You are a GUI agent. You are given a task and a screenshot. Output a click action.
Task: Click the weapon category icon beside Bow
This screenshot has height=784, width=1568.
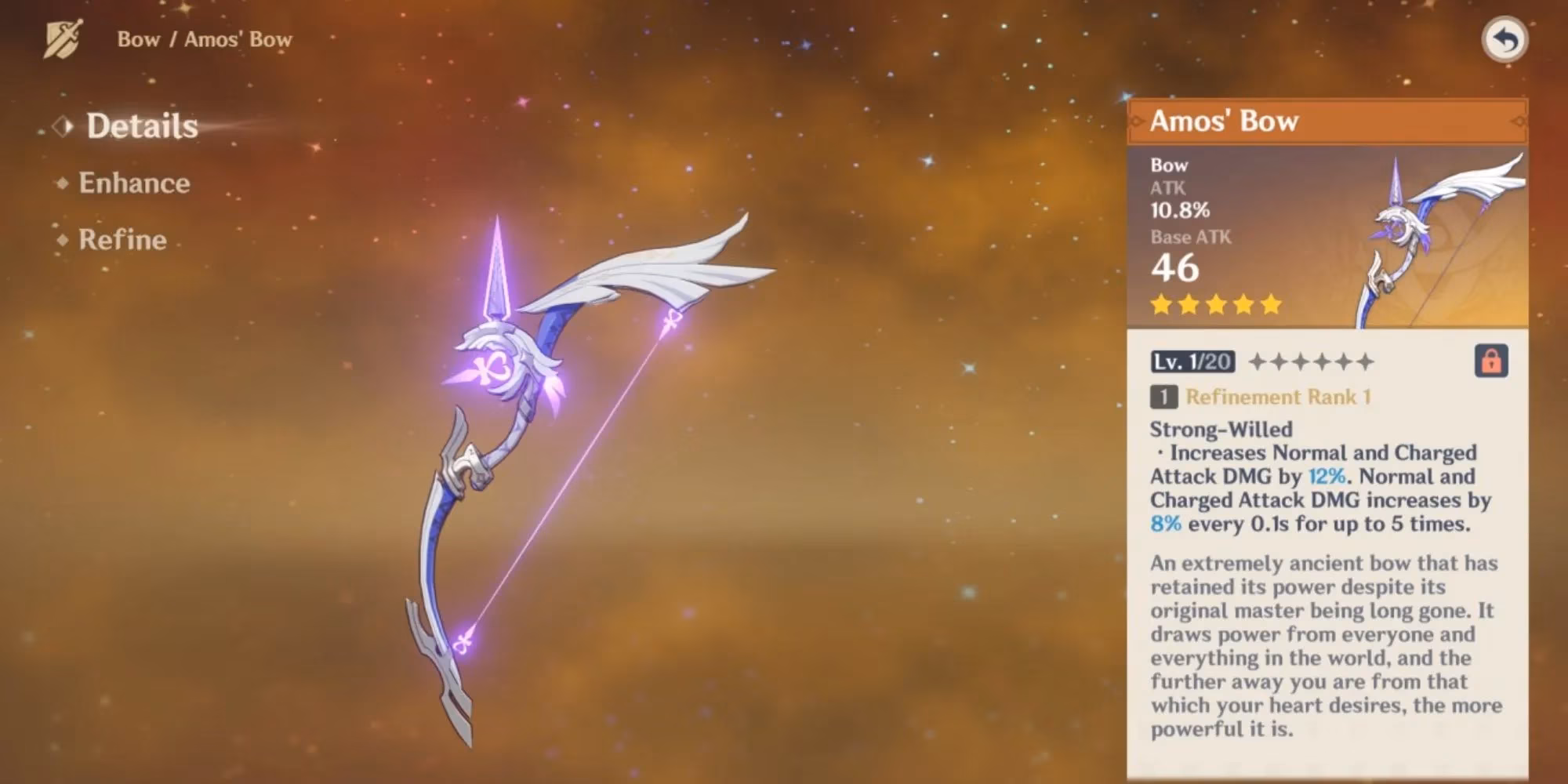(x=64, y=39)
